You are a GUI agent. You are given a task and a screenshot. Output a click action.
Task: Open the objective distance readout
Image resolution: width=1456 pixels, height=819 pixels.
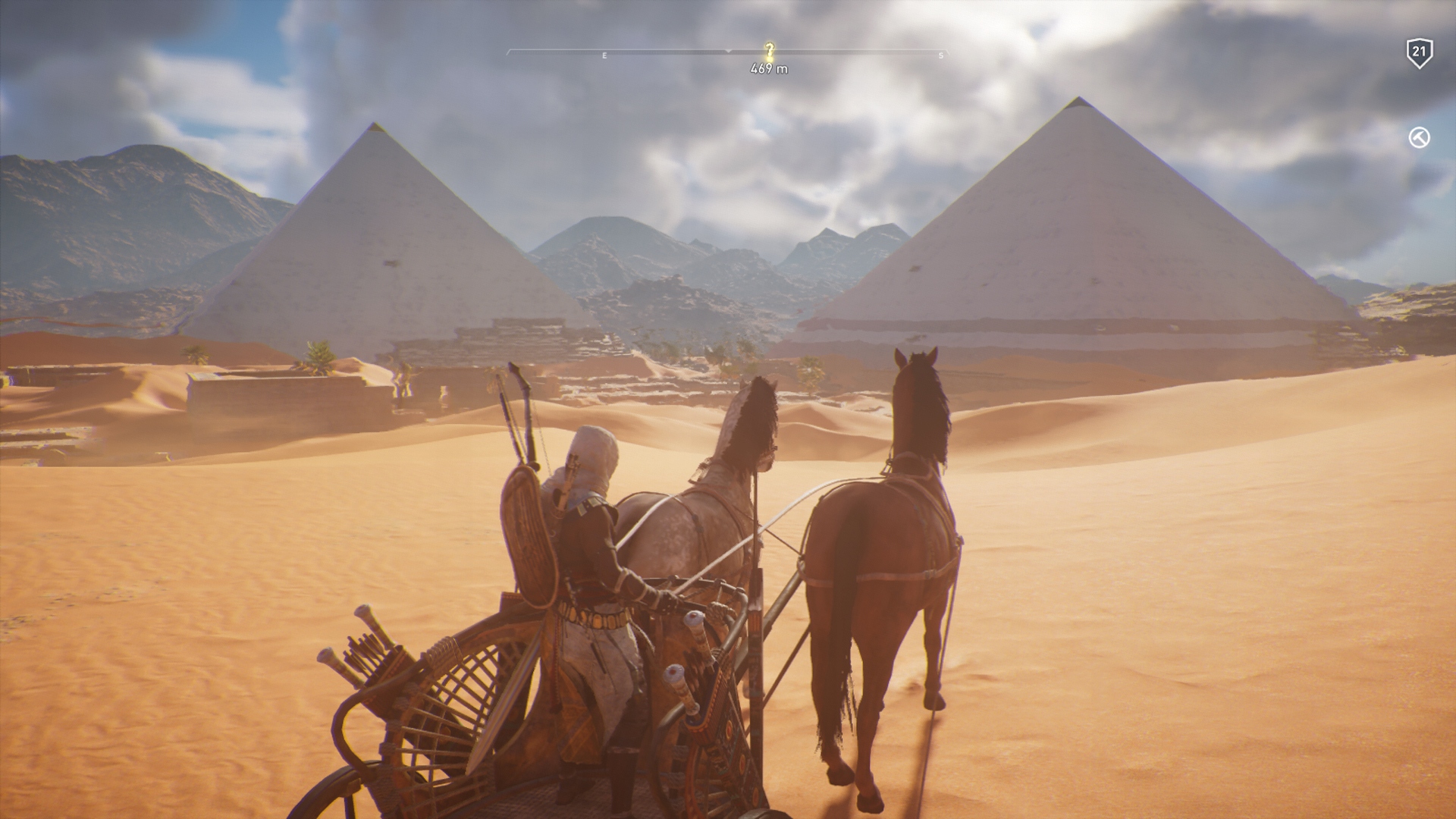(768, 68)
